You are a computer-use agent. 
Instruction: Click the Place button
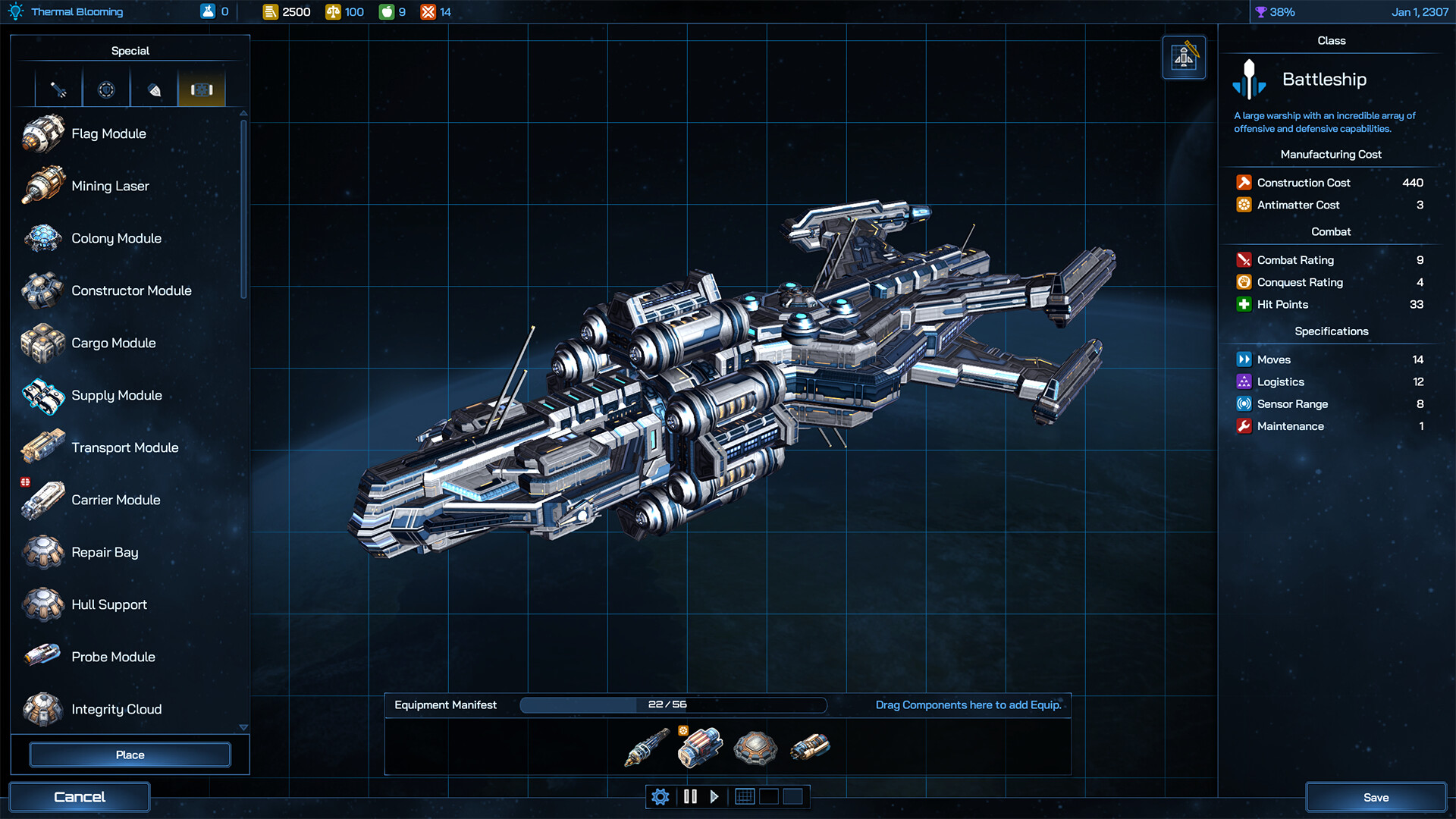point(130,755)
